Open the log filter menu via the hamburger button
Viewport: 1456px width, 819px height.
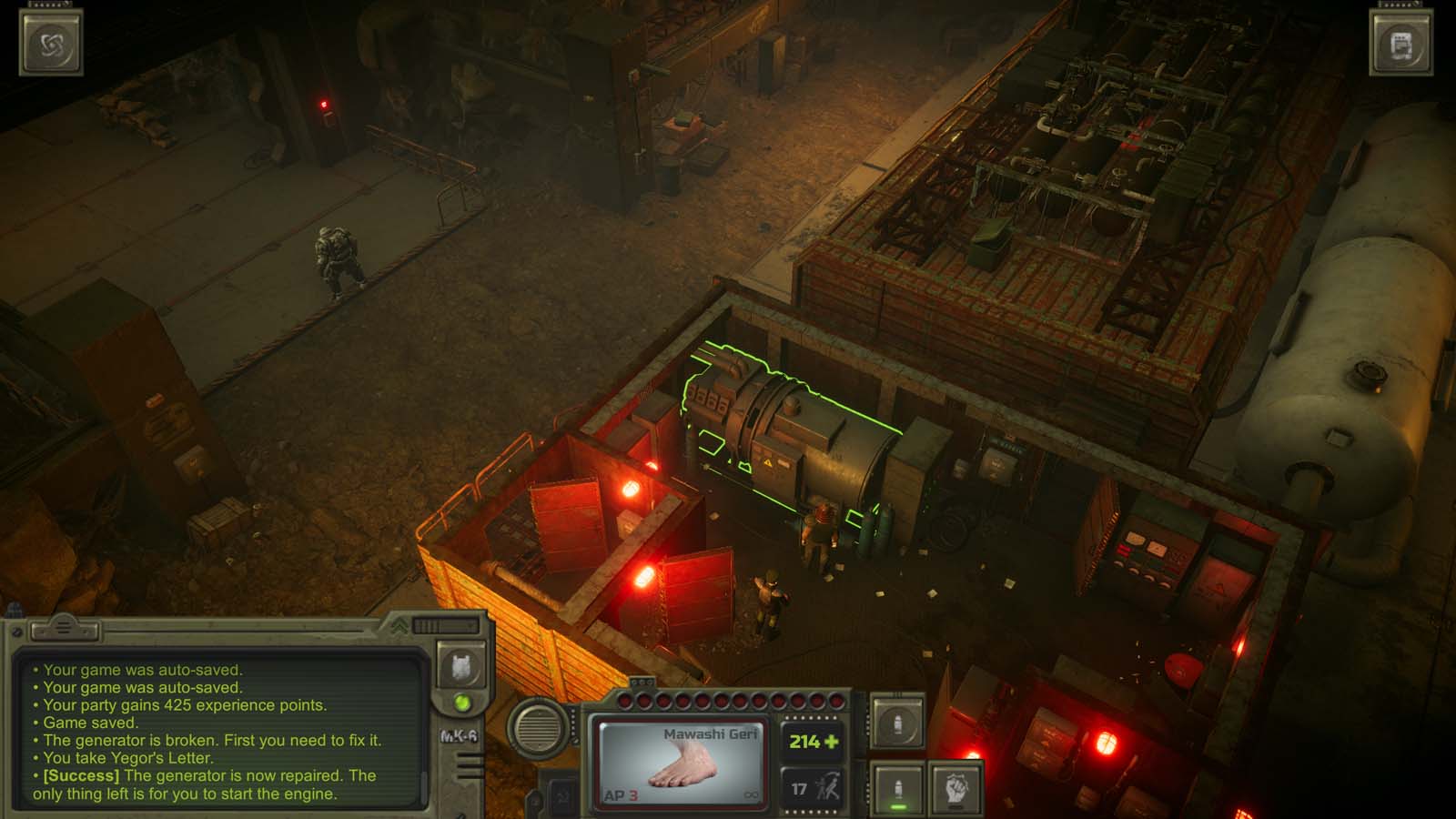[63, 626]
